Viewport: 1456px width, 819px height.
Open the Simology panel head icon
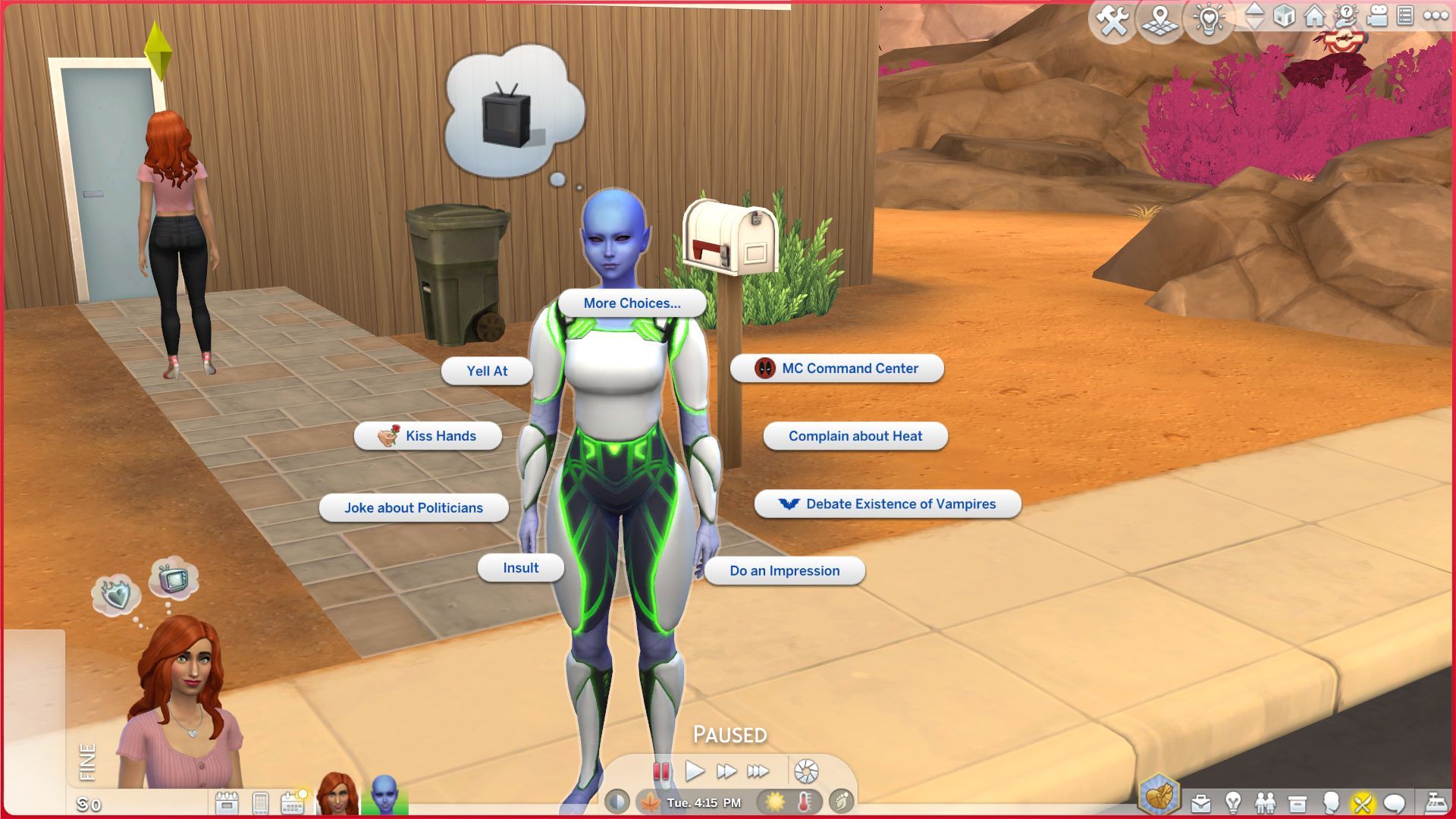[1330, 801]
